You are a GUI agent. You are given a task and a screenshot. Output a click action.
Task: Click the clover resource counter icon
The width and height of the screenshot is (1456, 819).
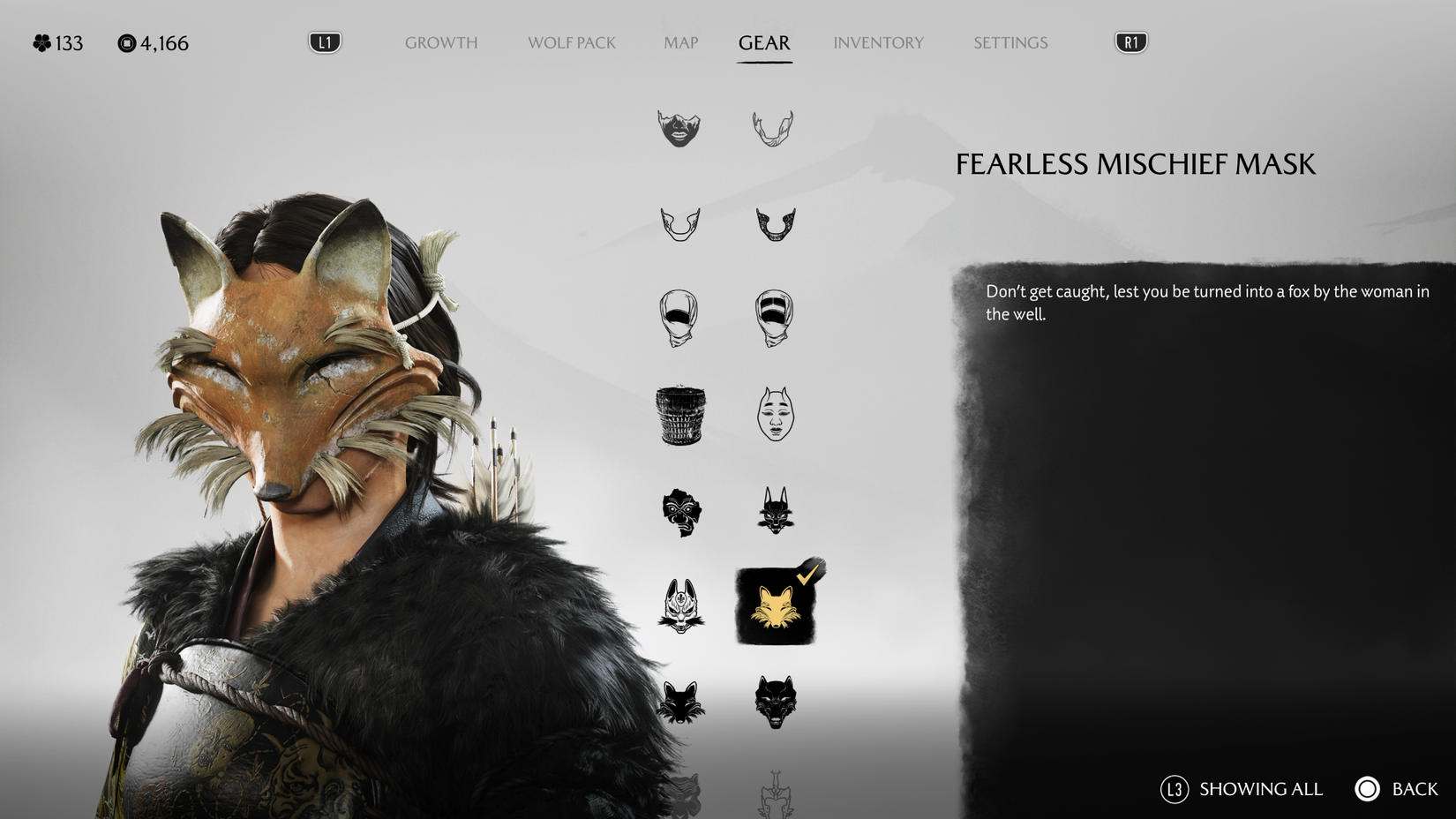coord(40,41)
